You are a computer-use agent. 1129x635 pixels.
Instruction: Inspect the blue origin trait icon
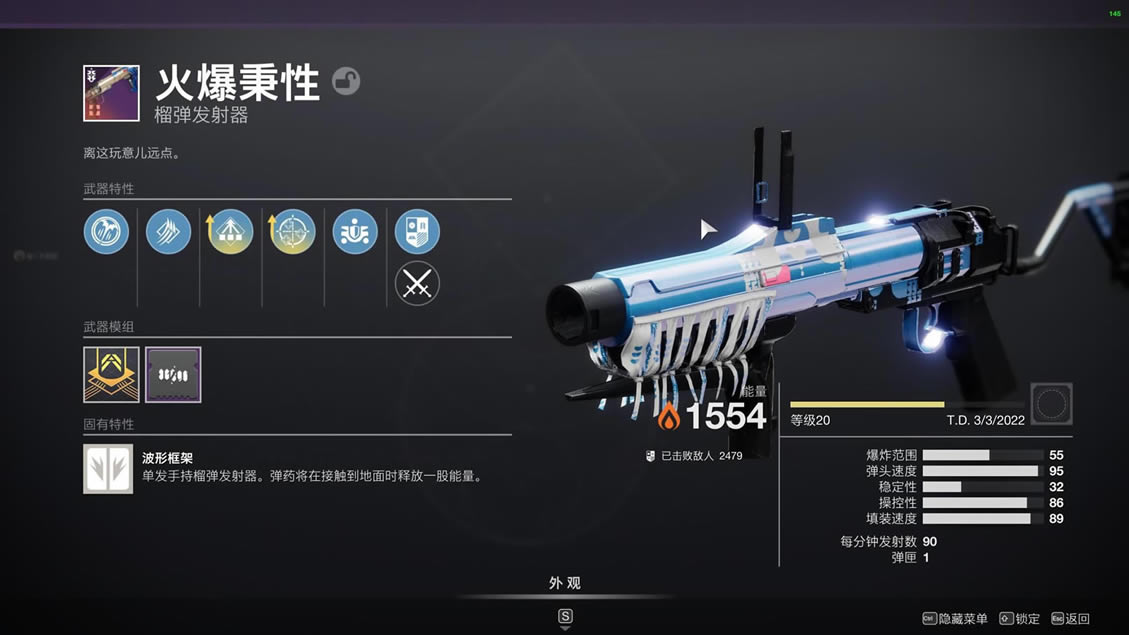[x=355, y=232]
